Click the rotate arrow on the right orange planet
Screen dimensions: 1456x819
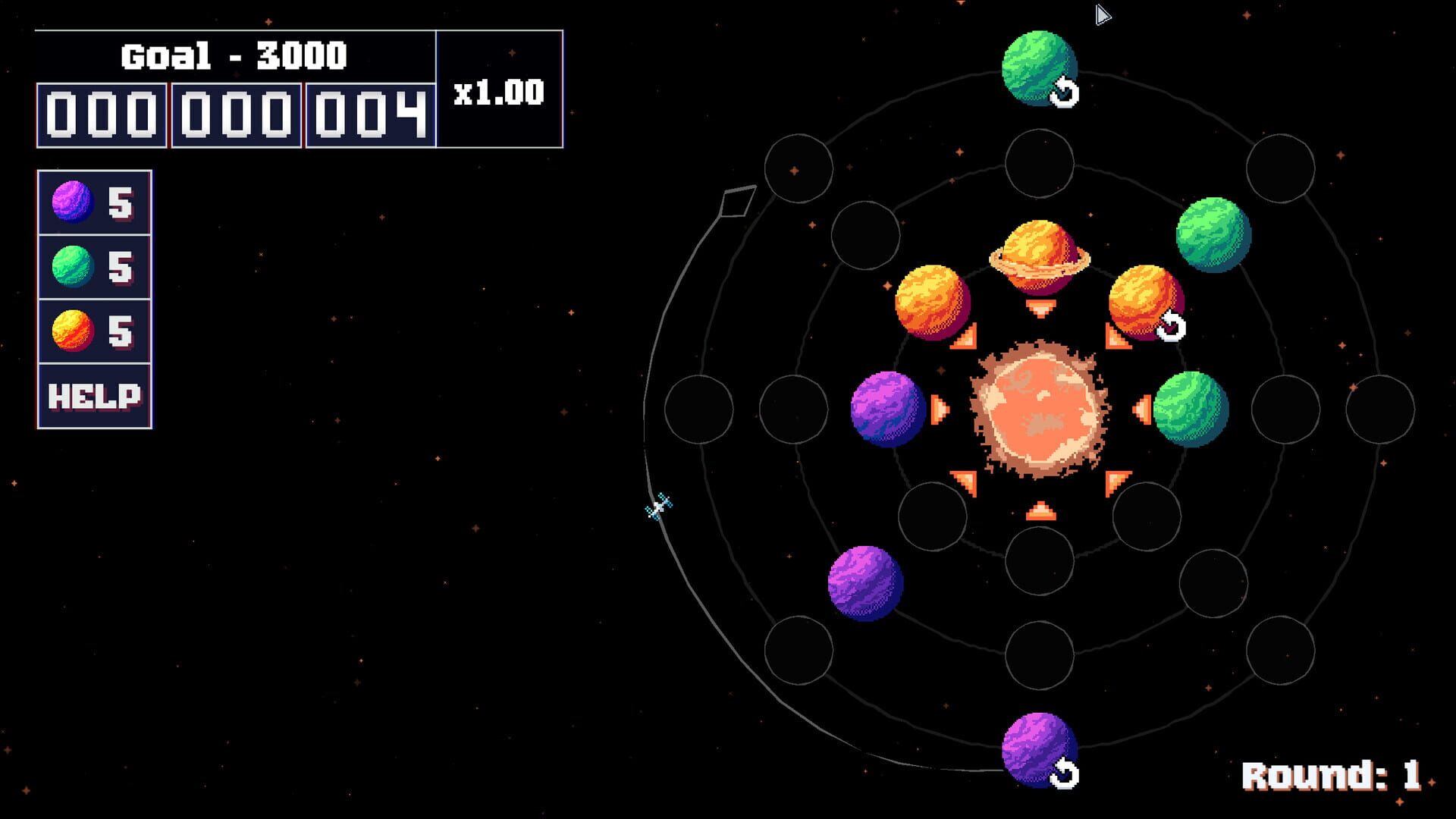pyautogui.click(x=1173, y=327)
